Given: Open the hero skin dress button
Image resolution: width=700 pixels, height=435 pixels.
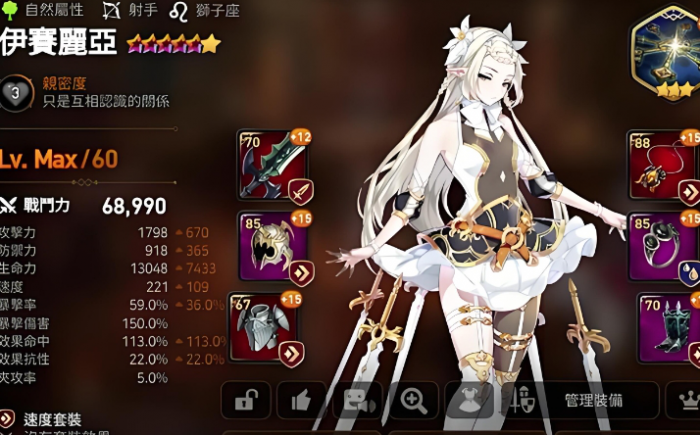Looking at the screenshot, I should tap(468, 400).
